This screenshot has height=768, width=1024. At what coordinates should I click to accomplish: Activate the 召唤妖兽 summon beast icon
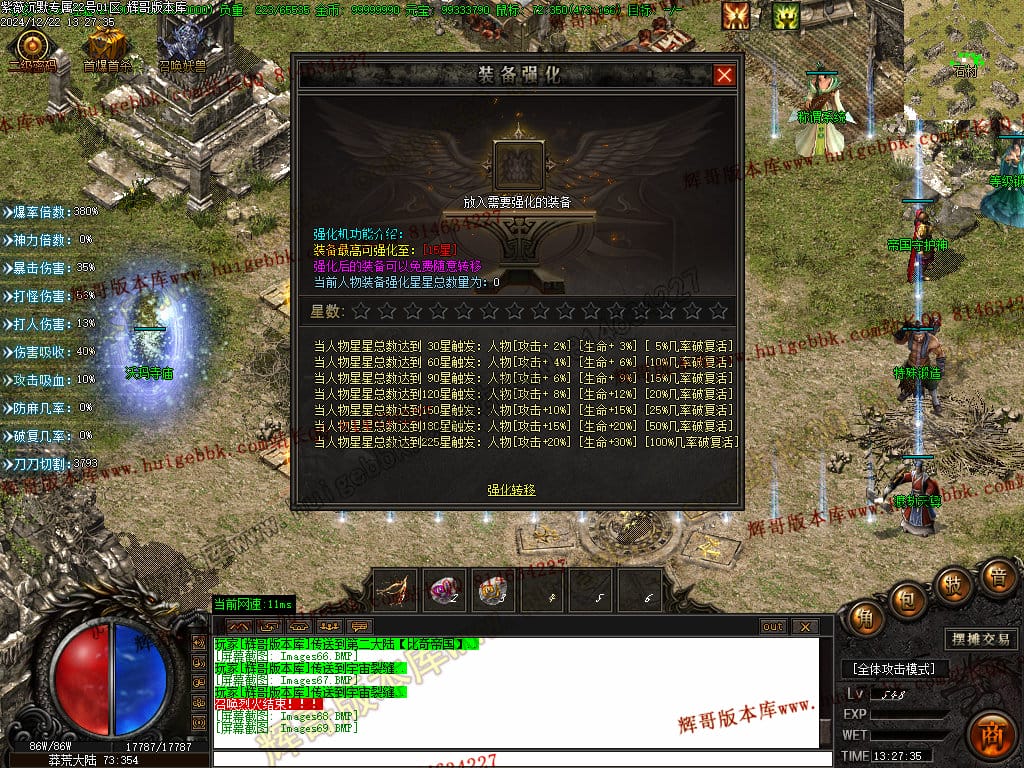point(182,46)
